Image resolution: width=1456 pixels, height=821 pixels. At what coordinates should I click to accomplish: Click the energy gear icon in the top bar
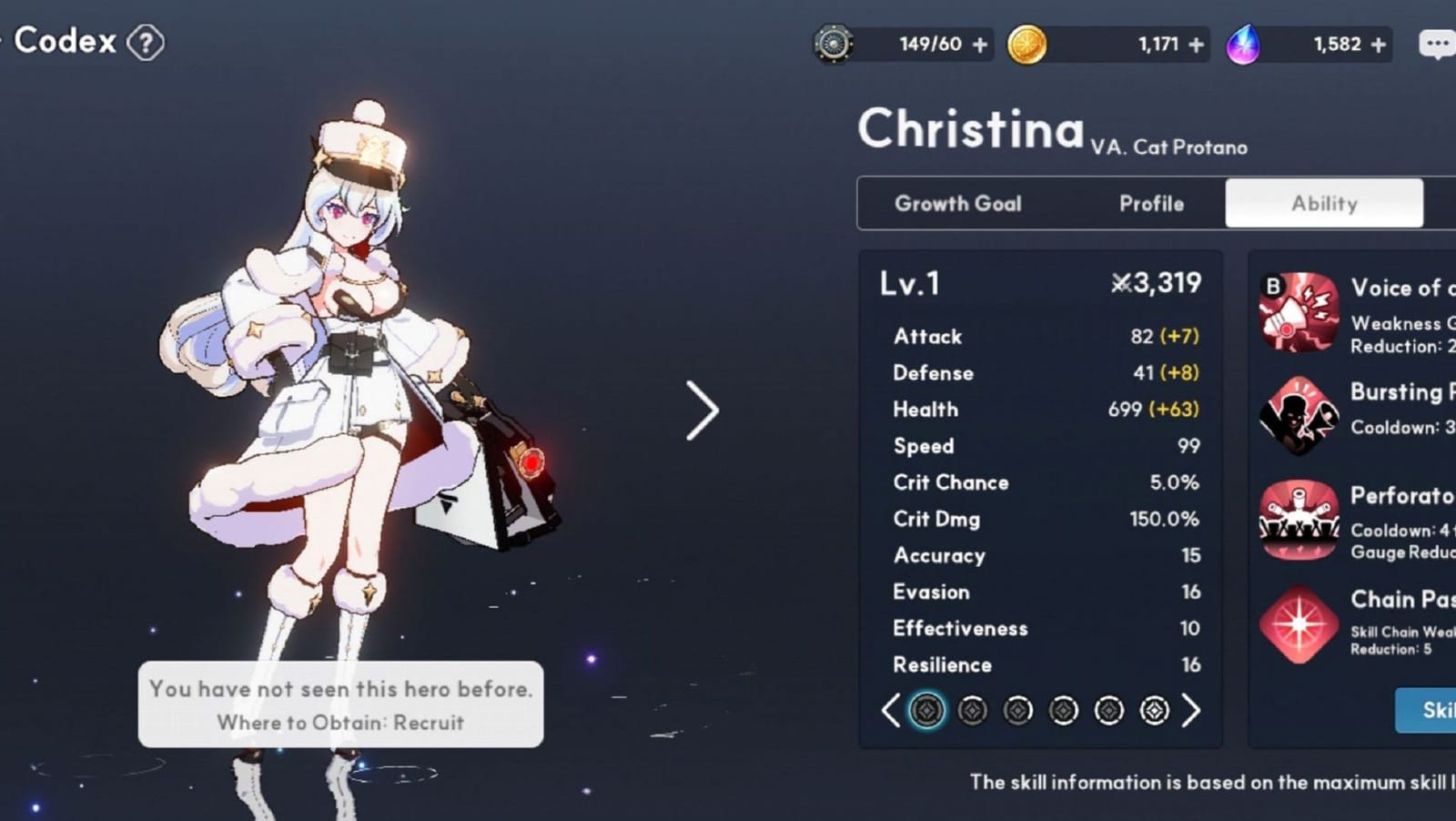point(833,42)
